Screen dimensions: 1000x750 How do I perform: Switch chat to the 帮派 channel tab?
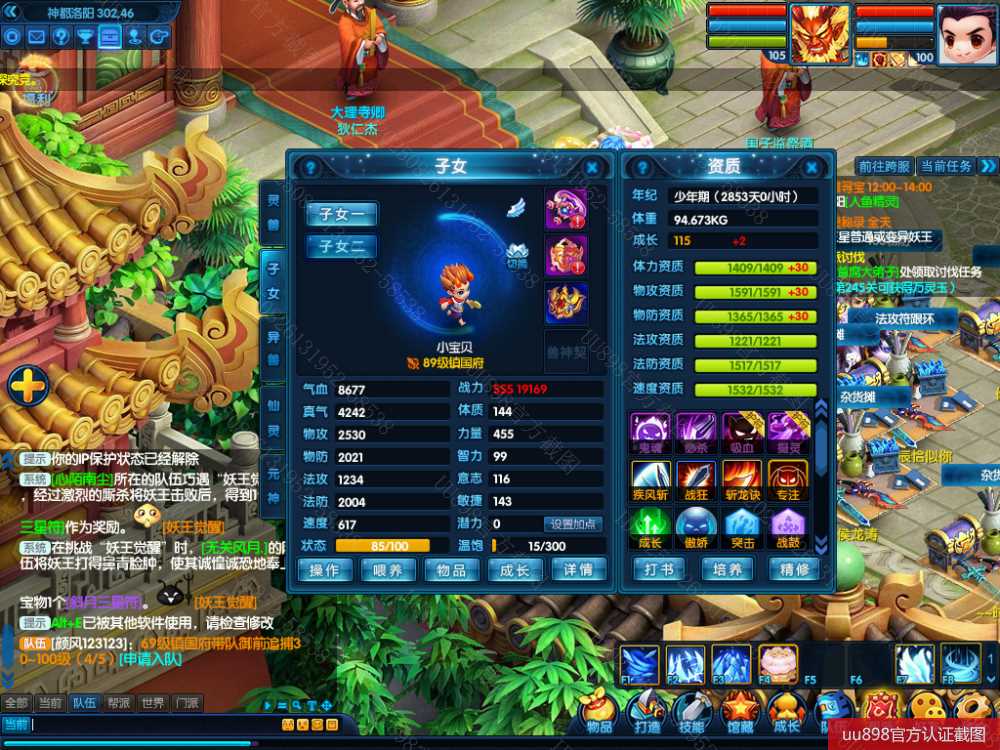click(118, 703)
